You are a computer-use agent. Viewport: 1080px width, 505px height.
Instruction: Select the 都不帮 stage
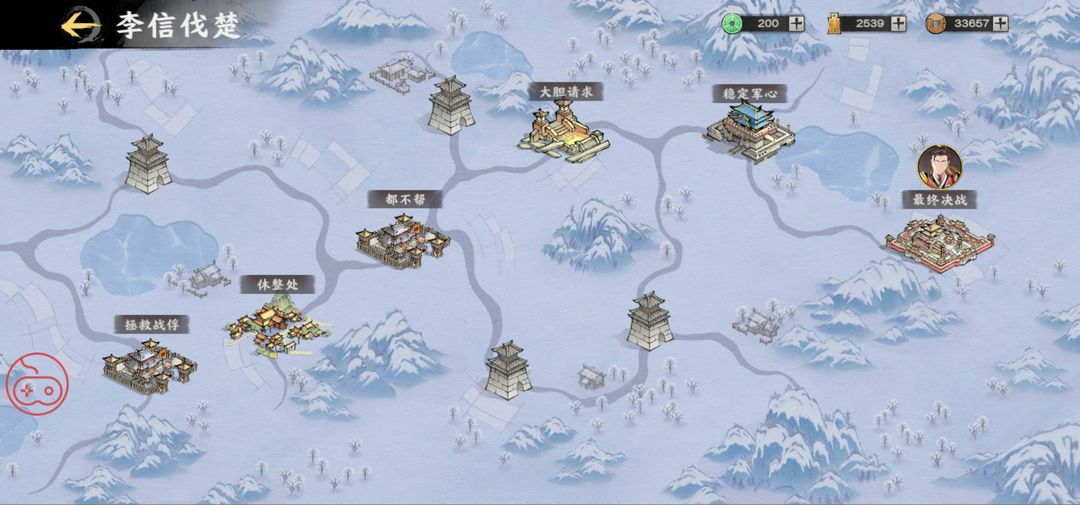[x=403, y=241]
